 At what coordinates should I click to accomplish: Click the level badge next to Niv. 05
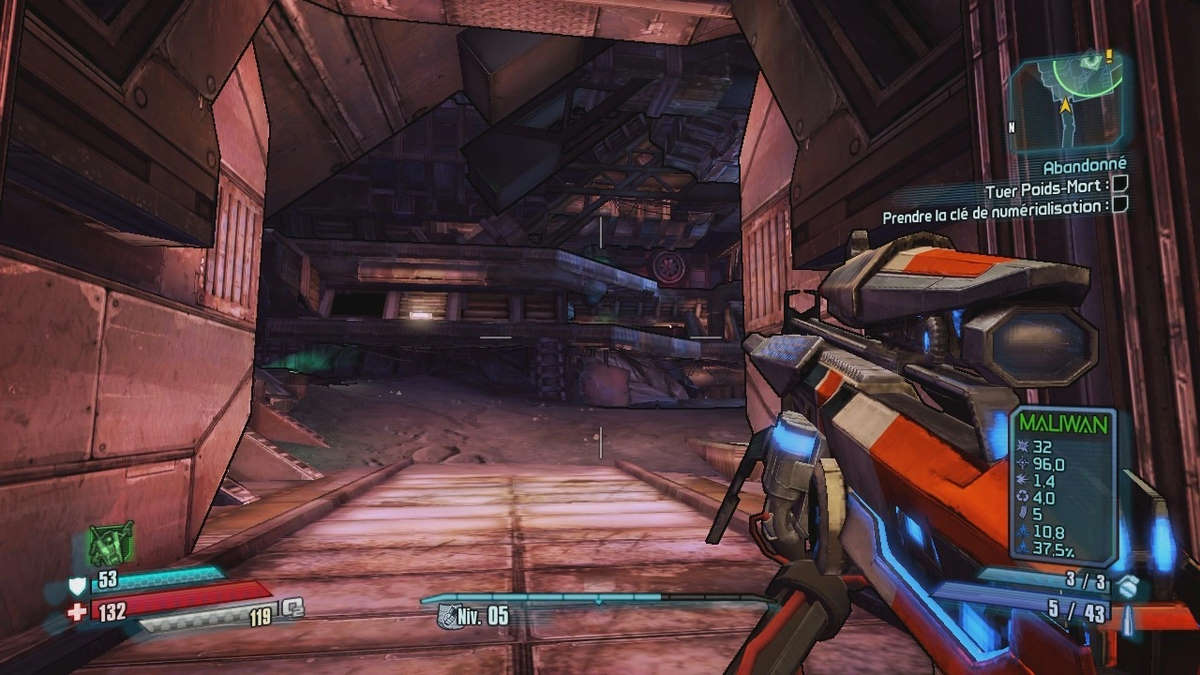click(x=448, y=616)
